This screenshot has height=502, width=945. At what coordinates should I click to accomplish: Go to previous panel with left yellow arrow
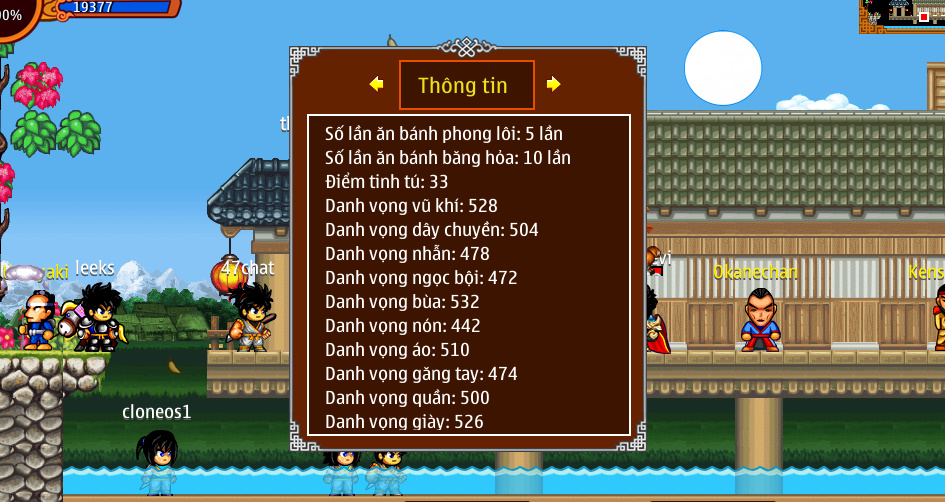pyautogui.click(x=376, y=85)
